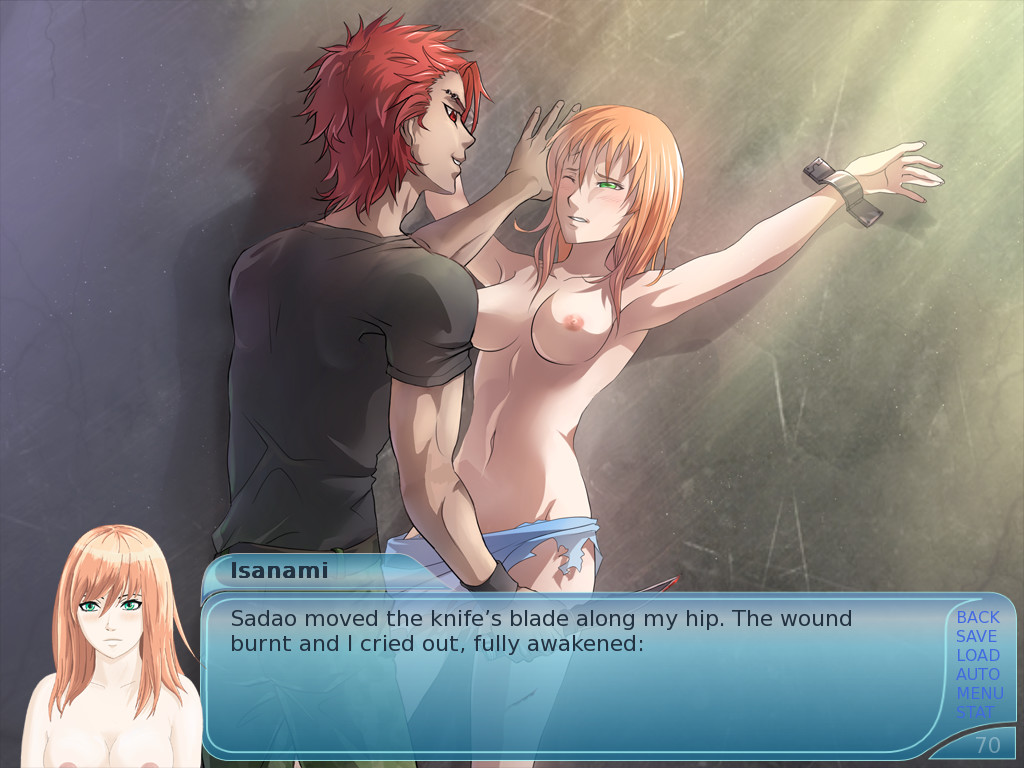Screen dimensions: 1024x768
Task: Open the SAVE screen
Action: (976, 636)
